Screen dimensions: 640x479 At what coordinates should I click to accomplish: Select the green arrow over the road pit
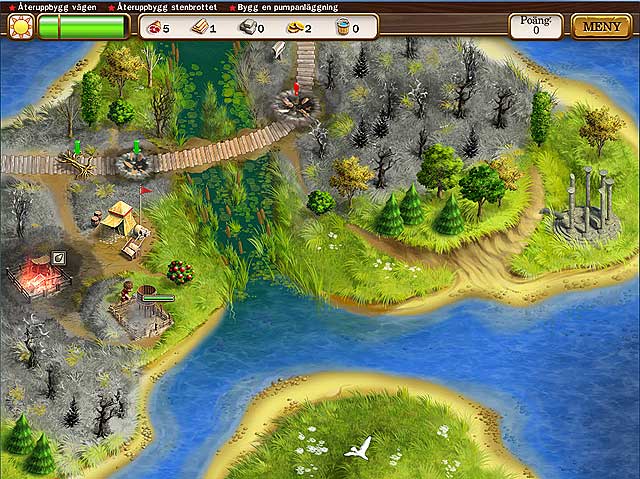[x=136, y=147]
